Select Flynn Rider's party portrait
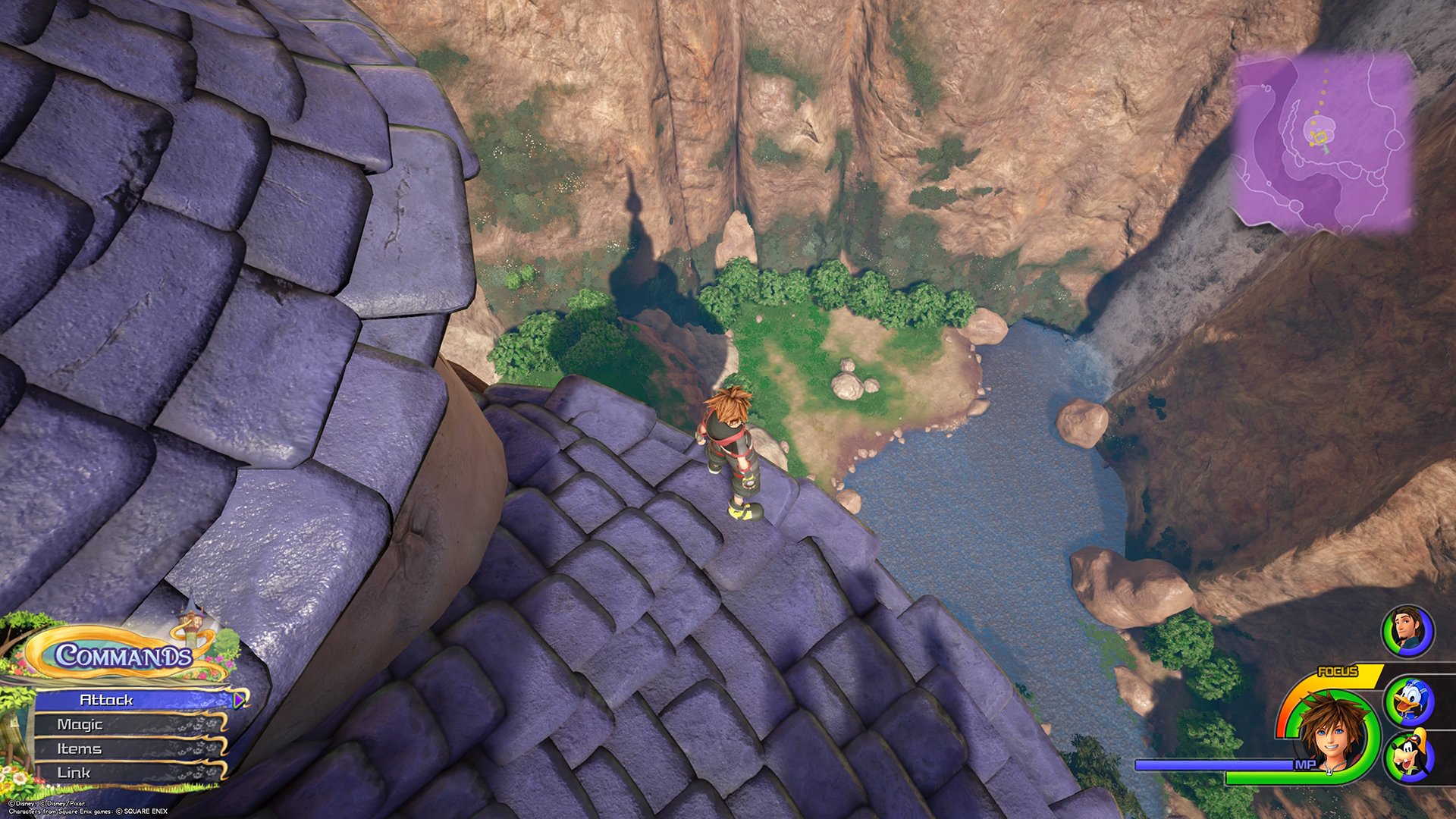 click(x=1407, y=631)
